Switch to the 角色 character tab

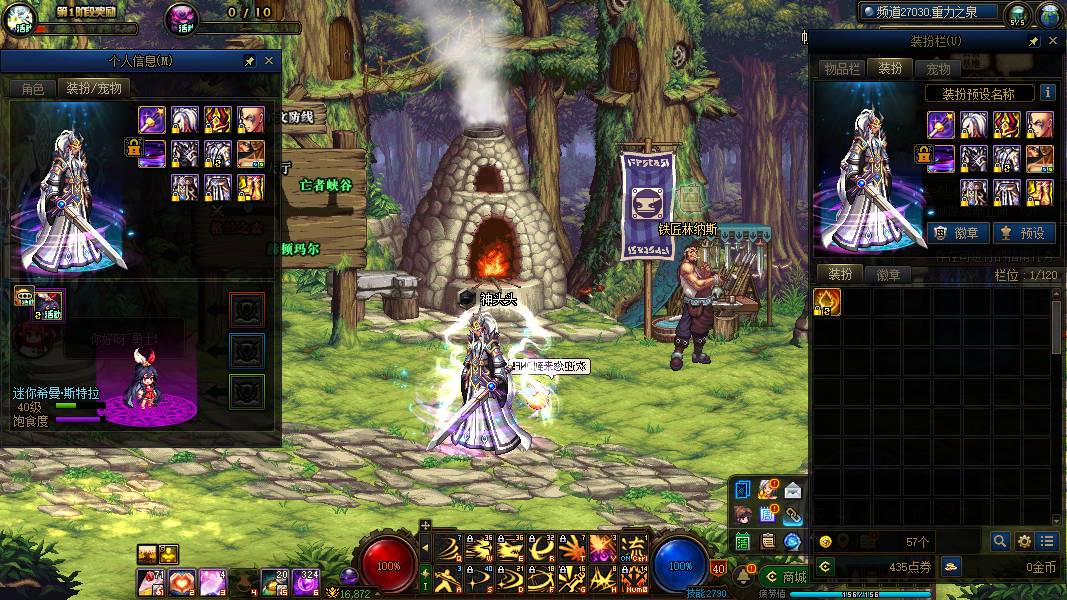click(x=32, y=88)
